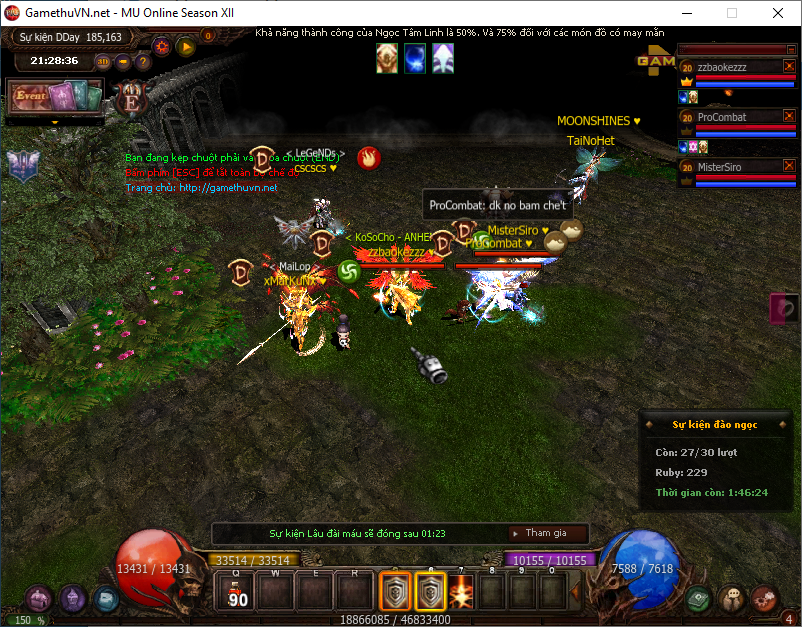
Task: Click the winged shield icon
Action: 22,165
